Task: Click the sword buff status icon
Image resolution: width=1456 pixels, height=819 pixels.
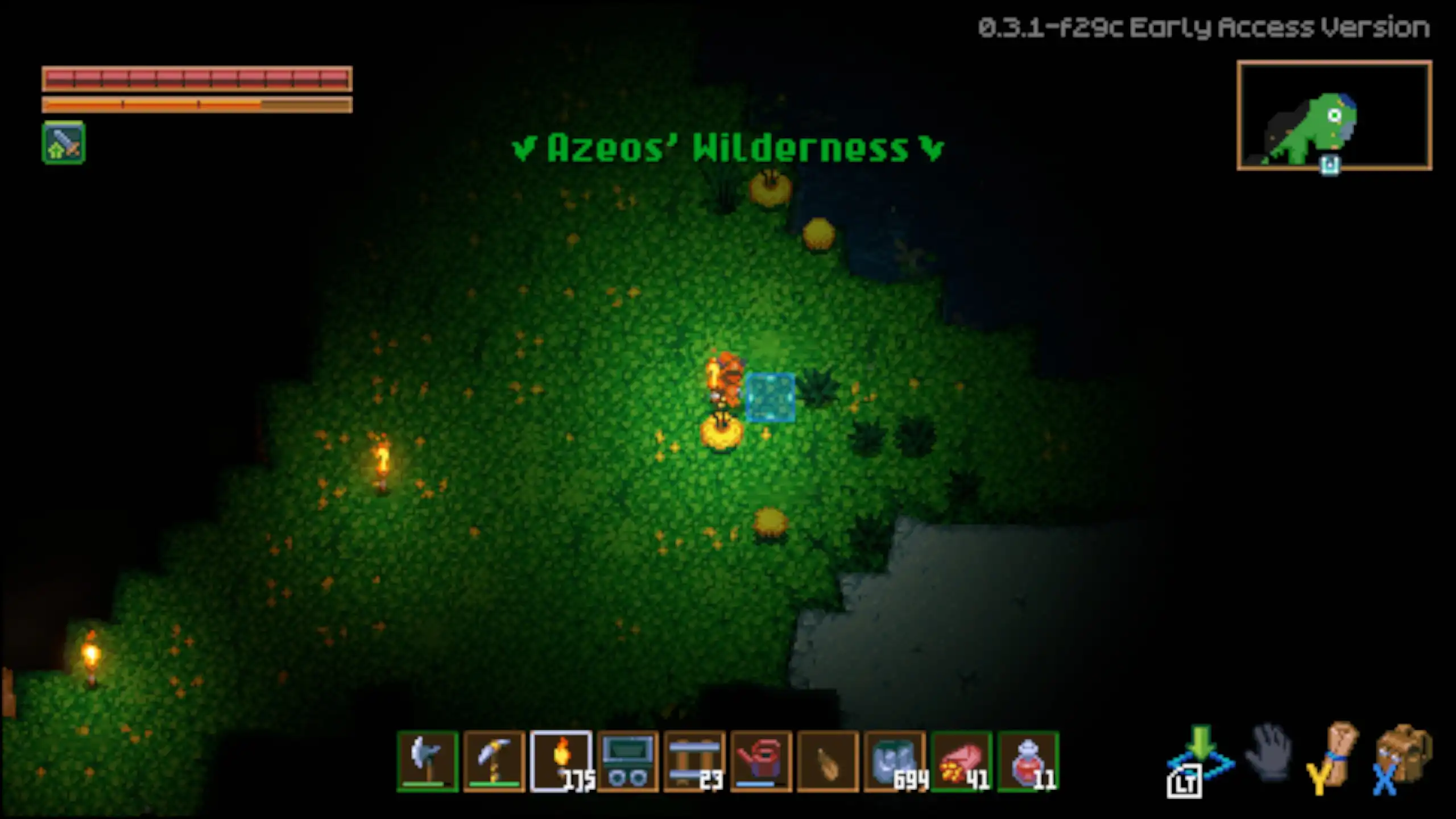Action: [64, 143]
